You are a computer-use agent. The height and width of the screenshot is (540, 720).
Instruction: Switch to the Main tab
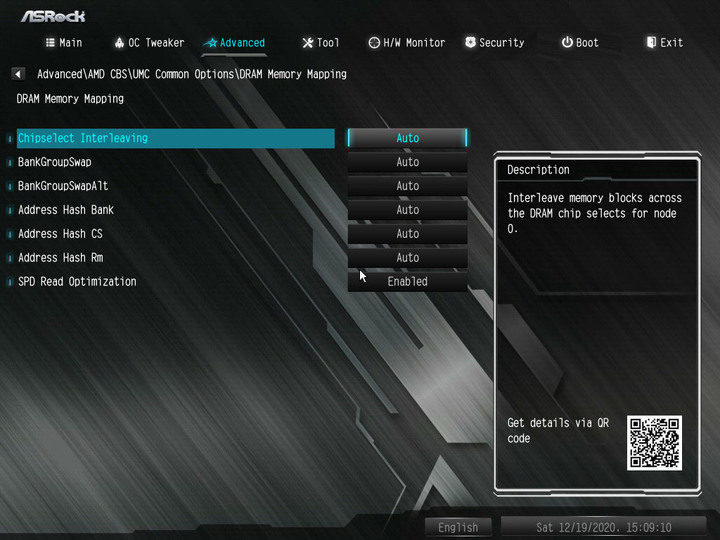point(64,43)
